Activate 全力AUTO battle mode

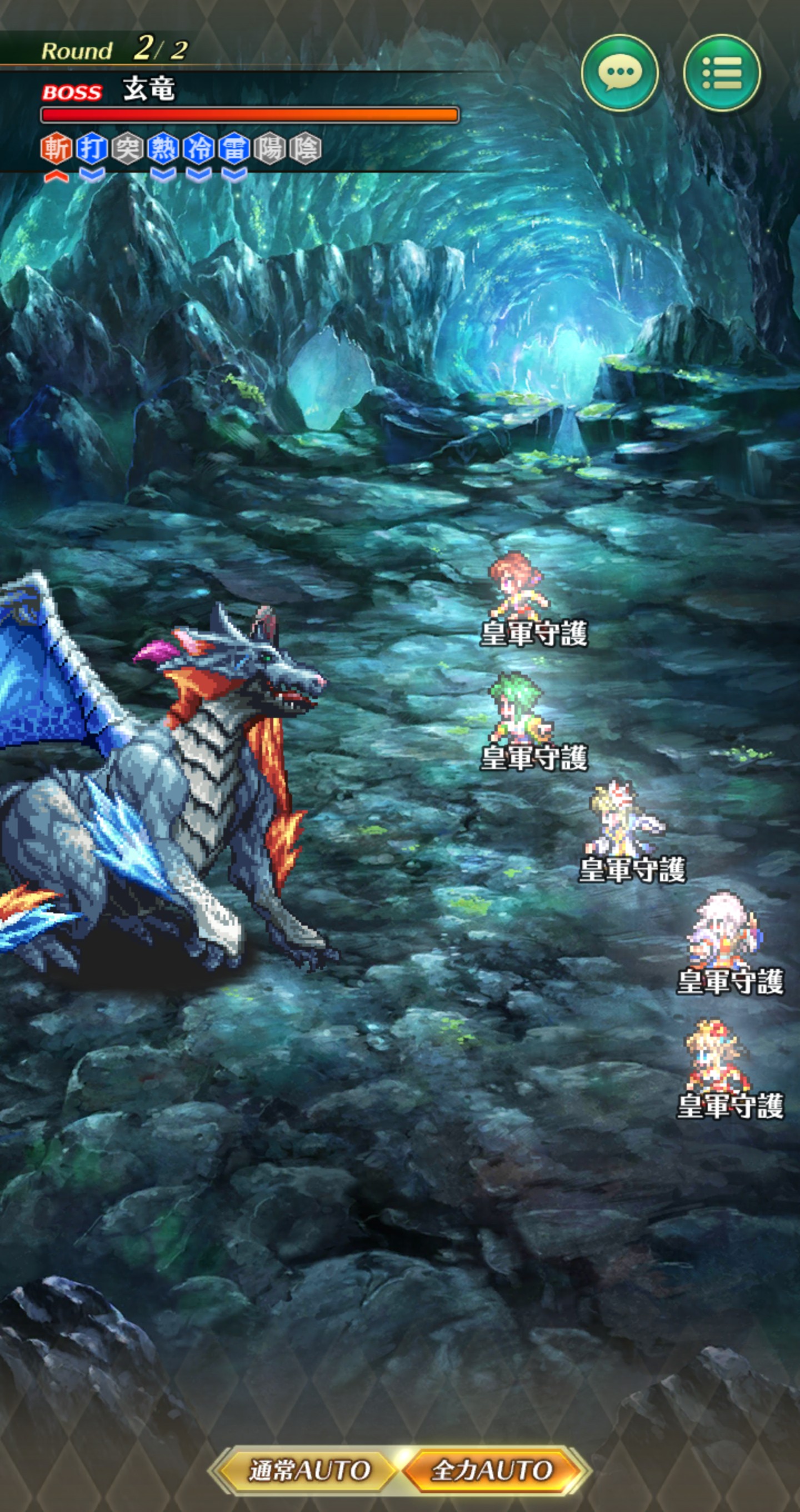point(492,1470)
